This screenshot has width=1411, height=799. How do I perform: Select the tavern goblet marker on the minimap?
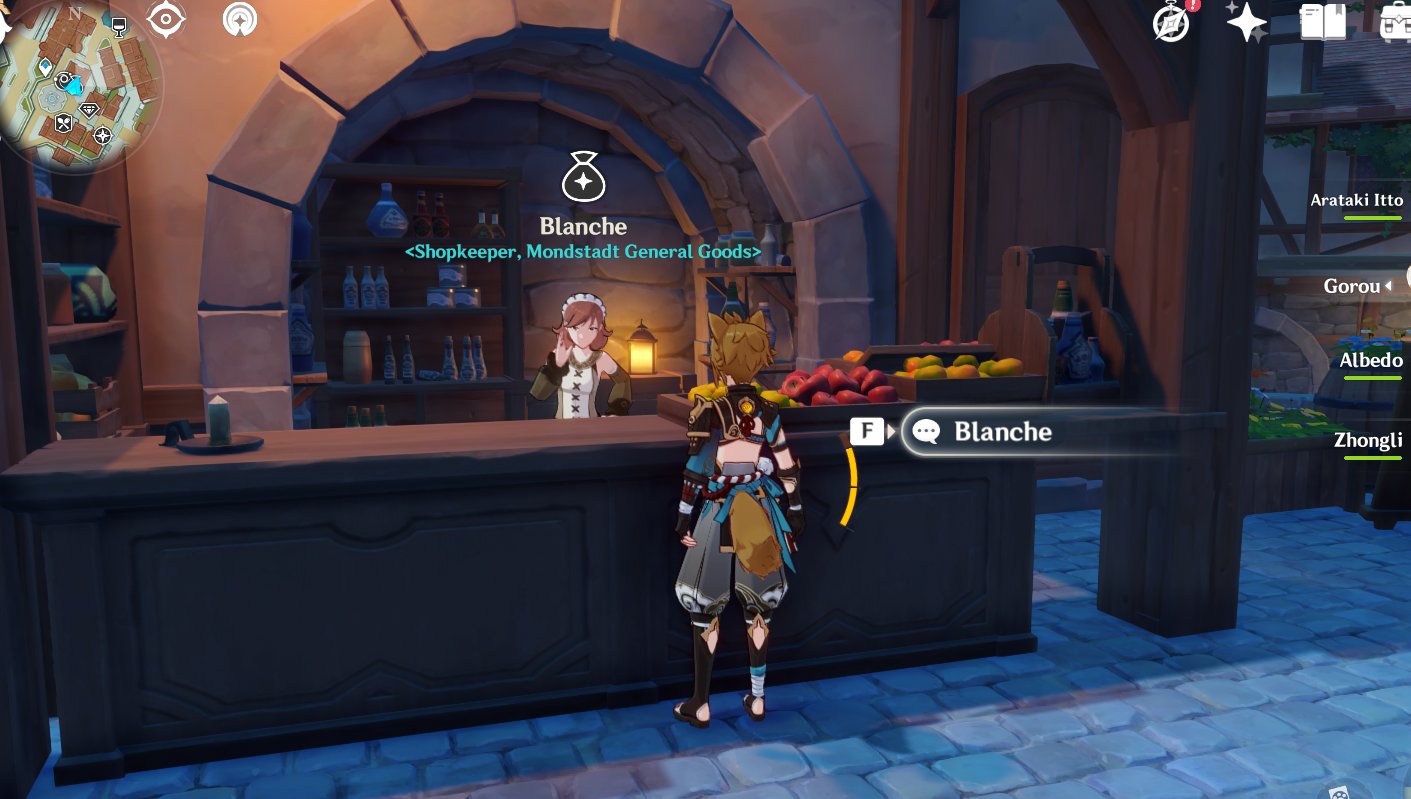point(118,27)
